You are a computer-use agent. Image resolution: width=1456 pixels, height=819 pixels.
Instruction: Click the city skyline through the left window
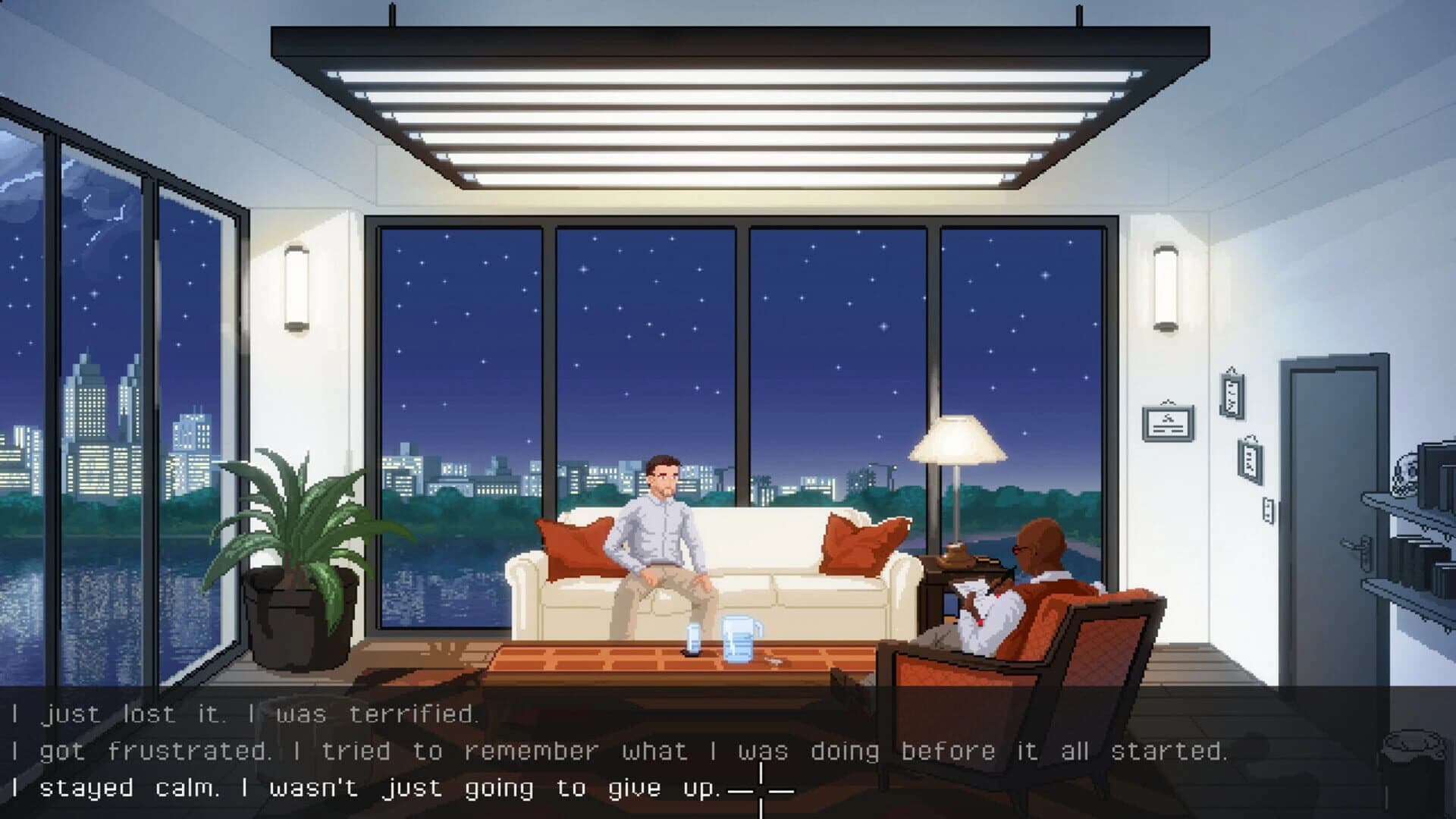(x=91, y=432)
